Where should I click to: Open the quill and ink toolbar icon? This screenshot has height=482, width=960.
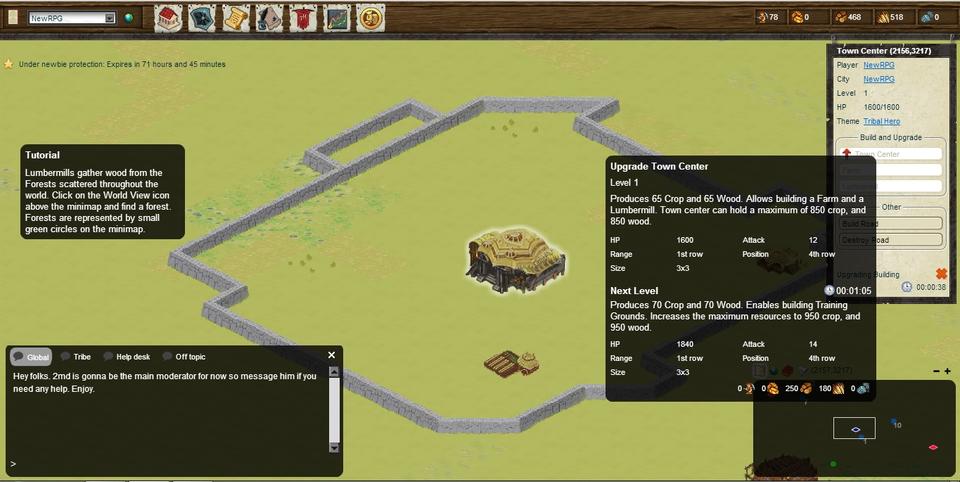[x=269, y=17]
